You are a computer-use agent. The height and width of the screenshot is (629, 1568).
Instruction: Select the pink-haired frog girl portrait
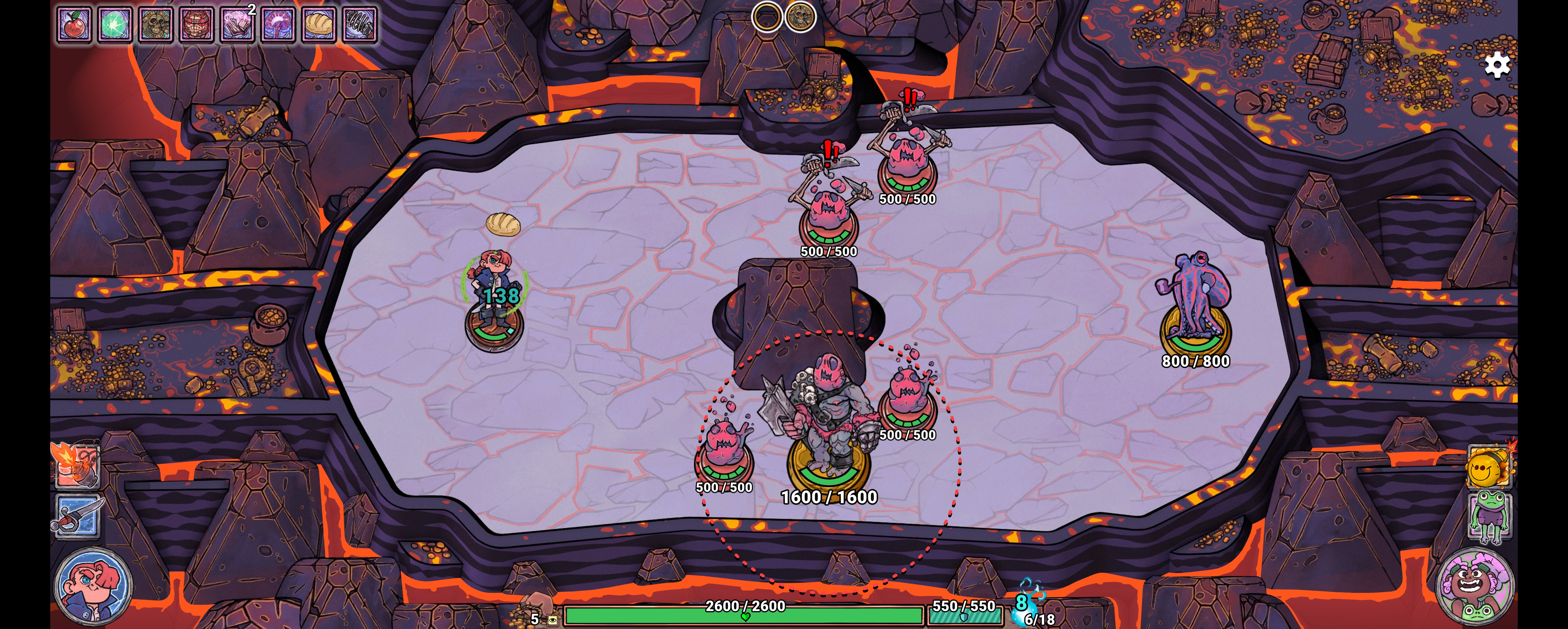pyautogui.click(x=1475, y=586)
